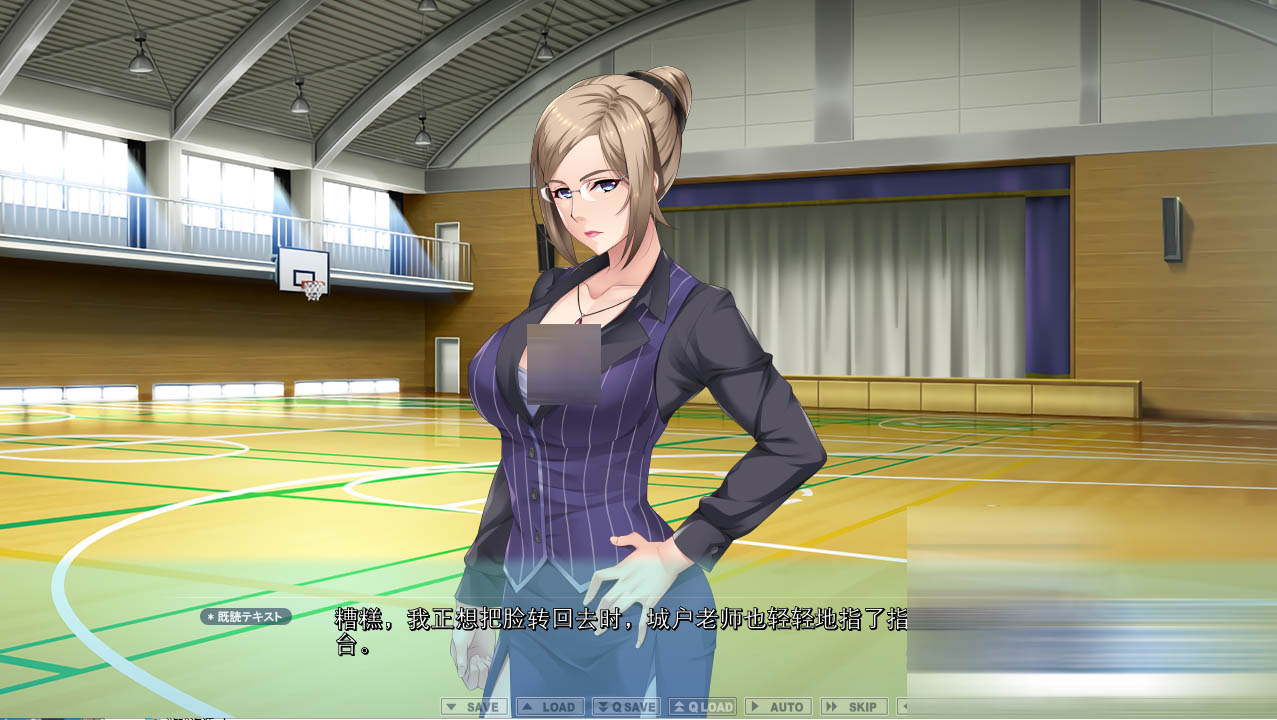Open the SAVE menu
Viewport: 1277px width, 720px height.
pyautogui.click(x=474, y=707)
